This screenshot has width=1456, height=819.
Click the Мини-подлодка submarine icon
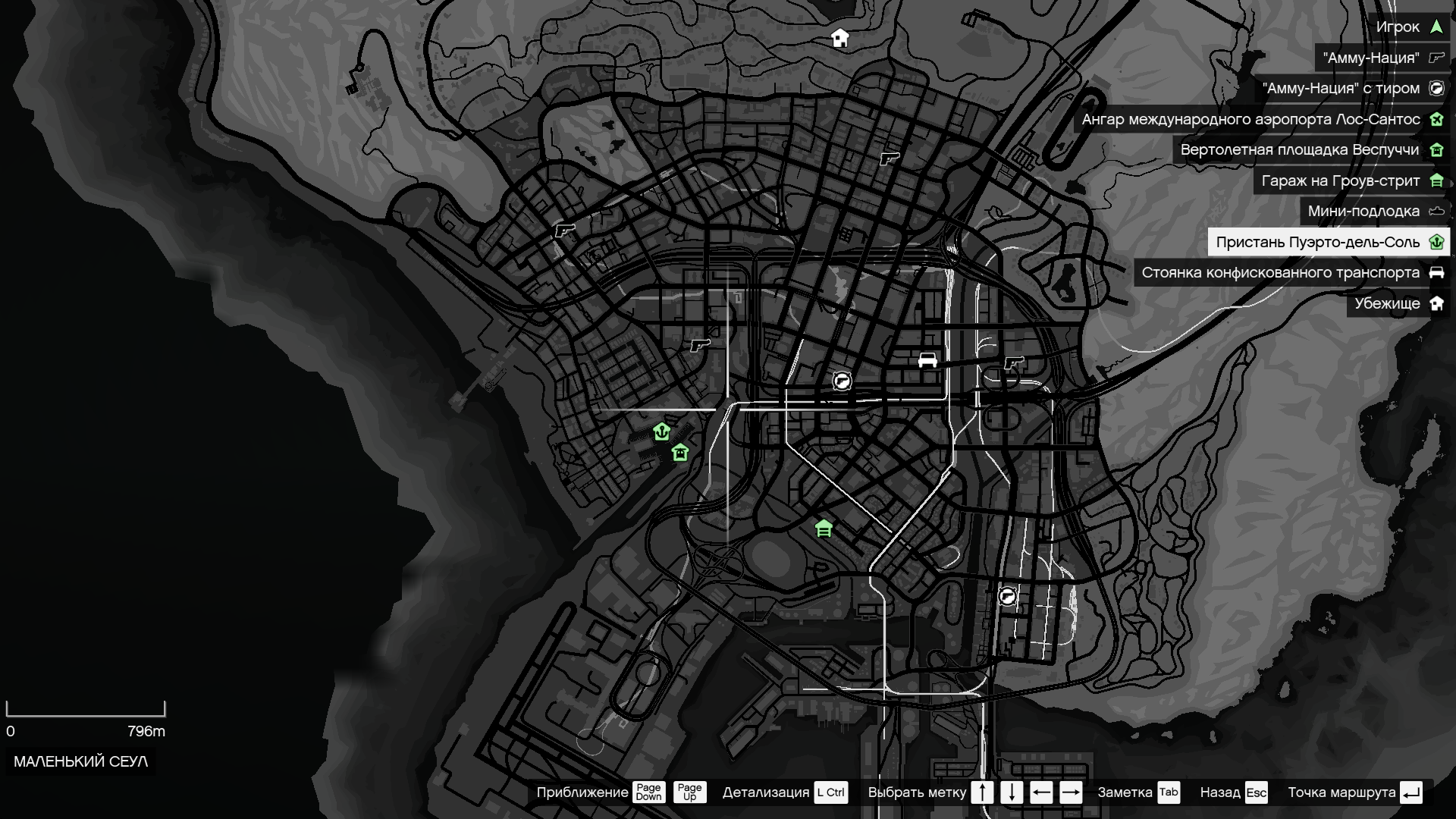coord(1436,212)
